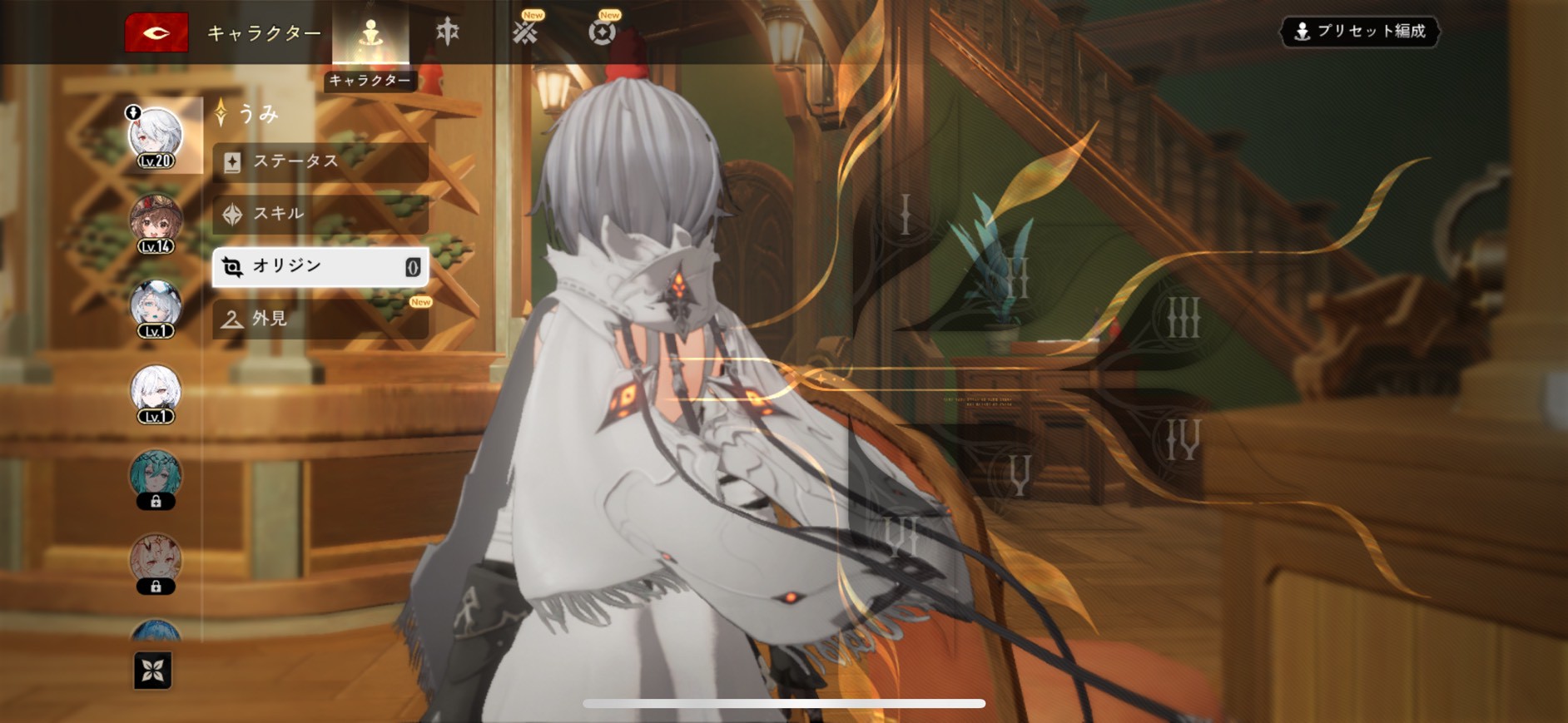This screenshot has width=1568, height=723.
Task: Open プリセット編成 preset formation
Action: pos(1360,32)
